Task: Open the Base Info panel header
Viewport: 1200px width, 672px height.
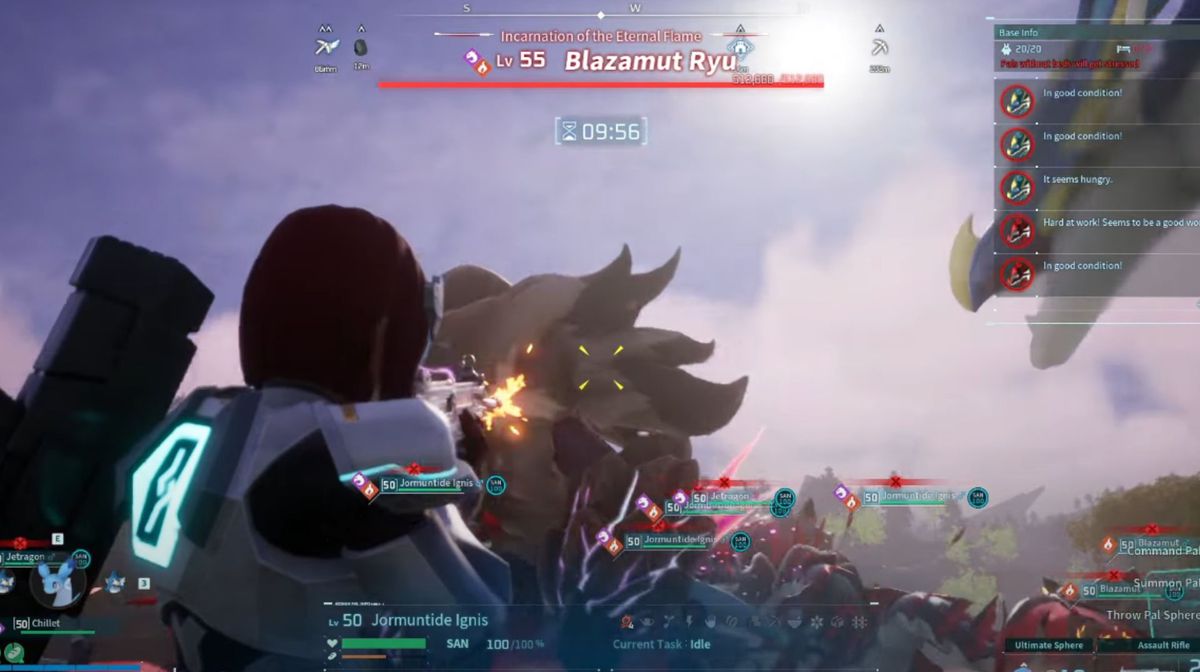Action: click(1019, 33)
